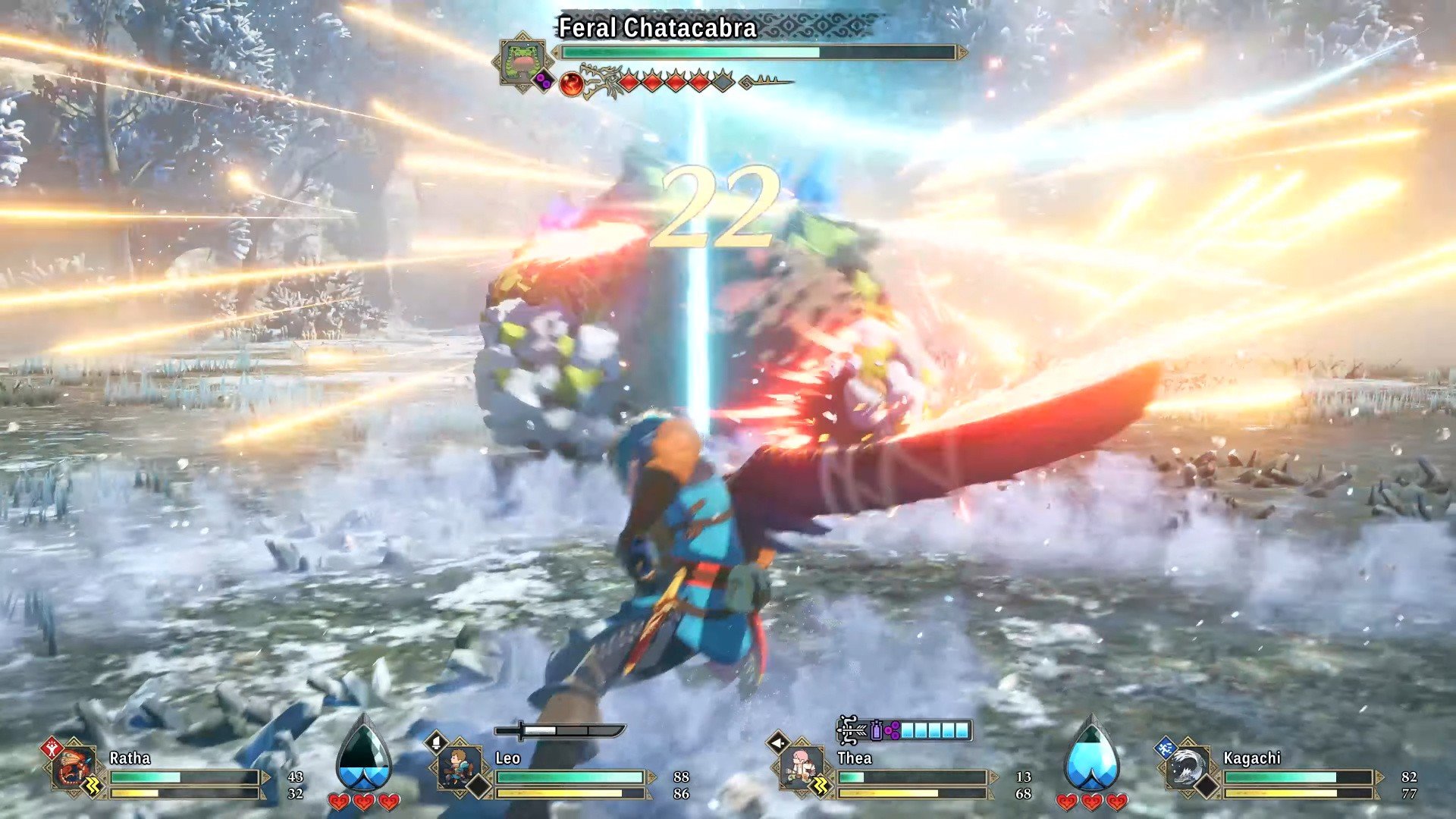Click the kinship gem between Leo and Thea
Screen dimensions: 1456x819
click(x=364, y=758)
